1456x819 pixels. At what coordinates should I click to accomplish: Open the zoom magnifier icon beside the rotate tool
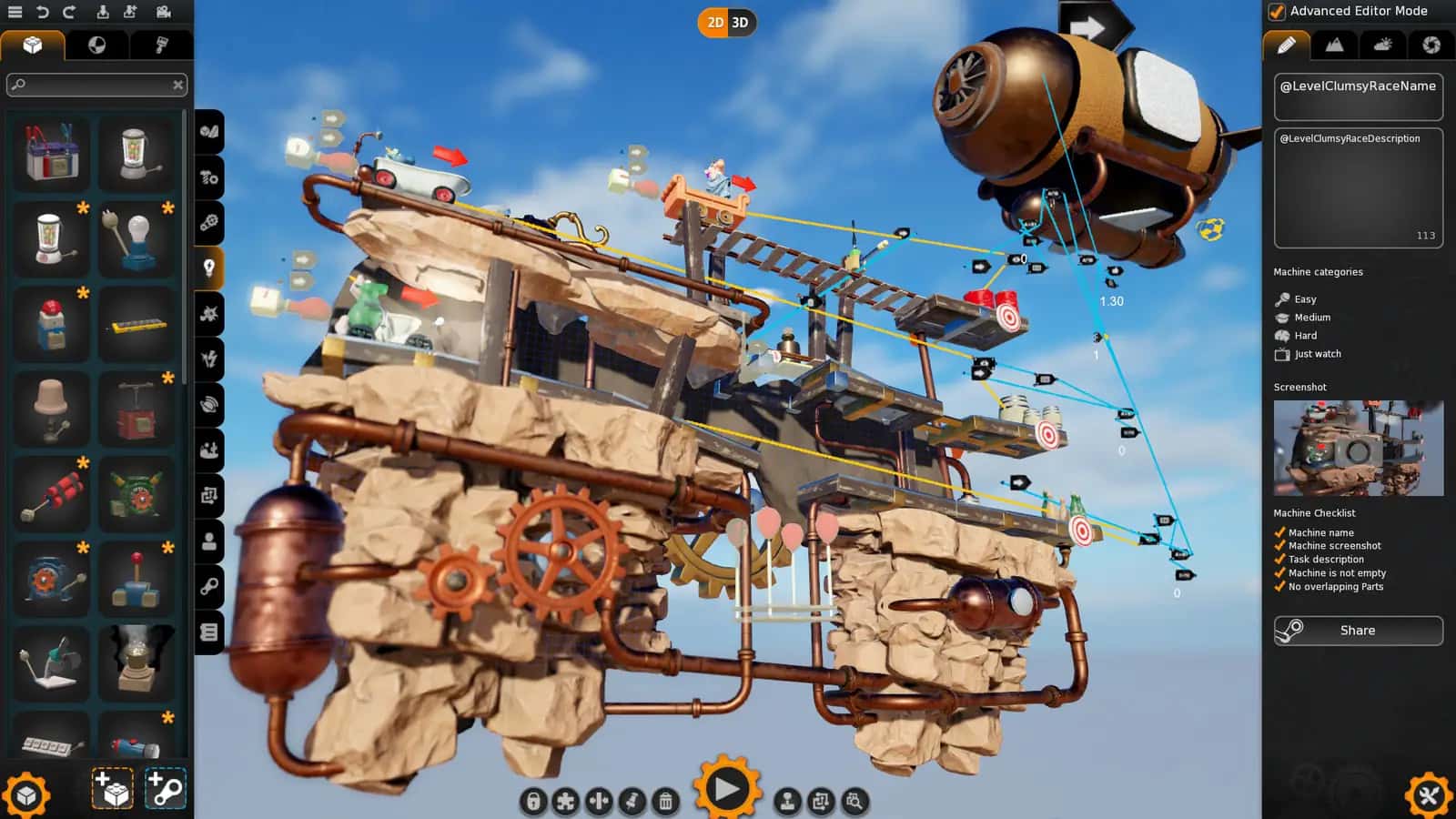point(855,801)
